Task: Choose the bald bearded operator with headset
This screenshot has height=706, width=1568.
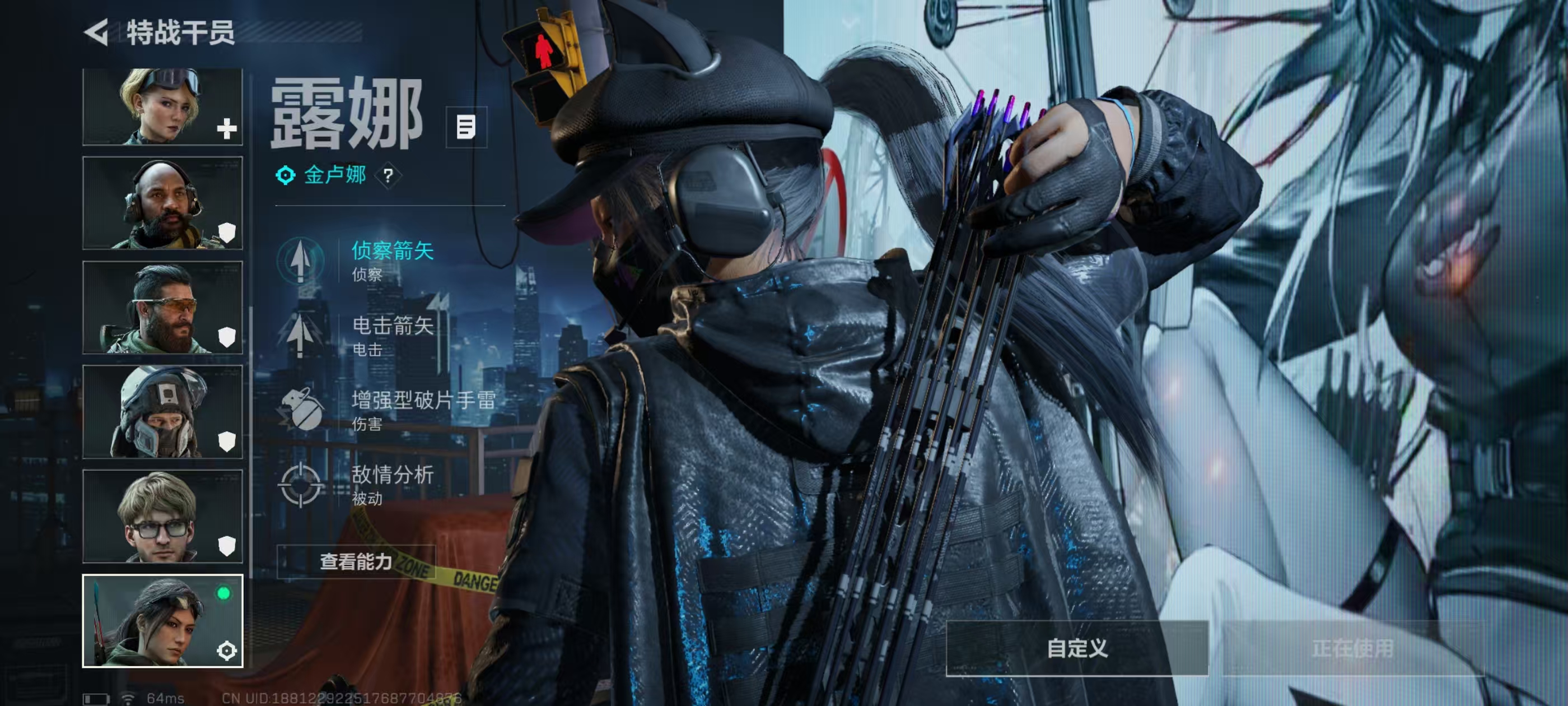Action: (162, 203)
